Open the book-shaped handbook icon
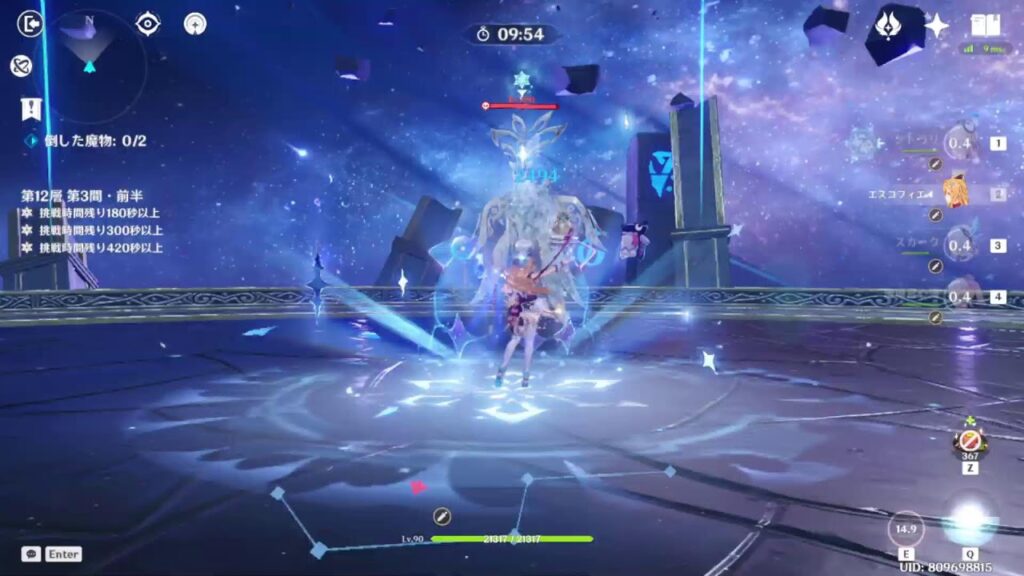 click(985, 25)
